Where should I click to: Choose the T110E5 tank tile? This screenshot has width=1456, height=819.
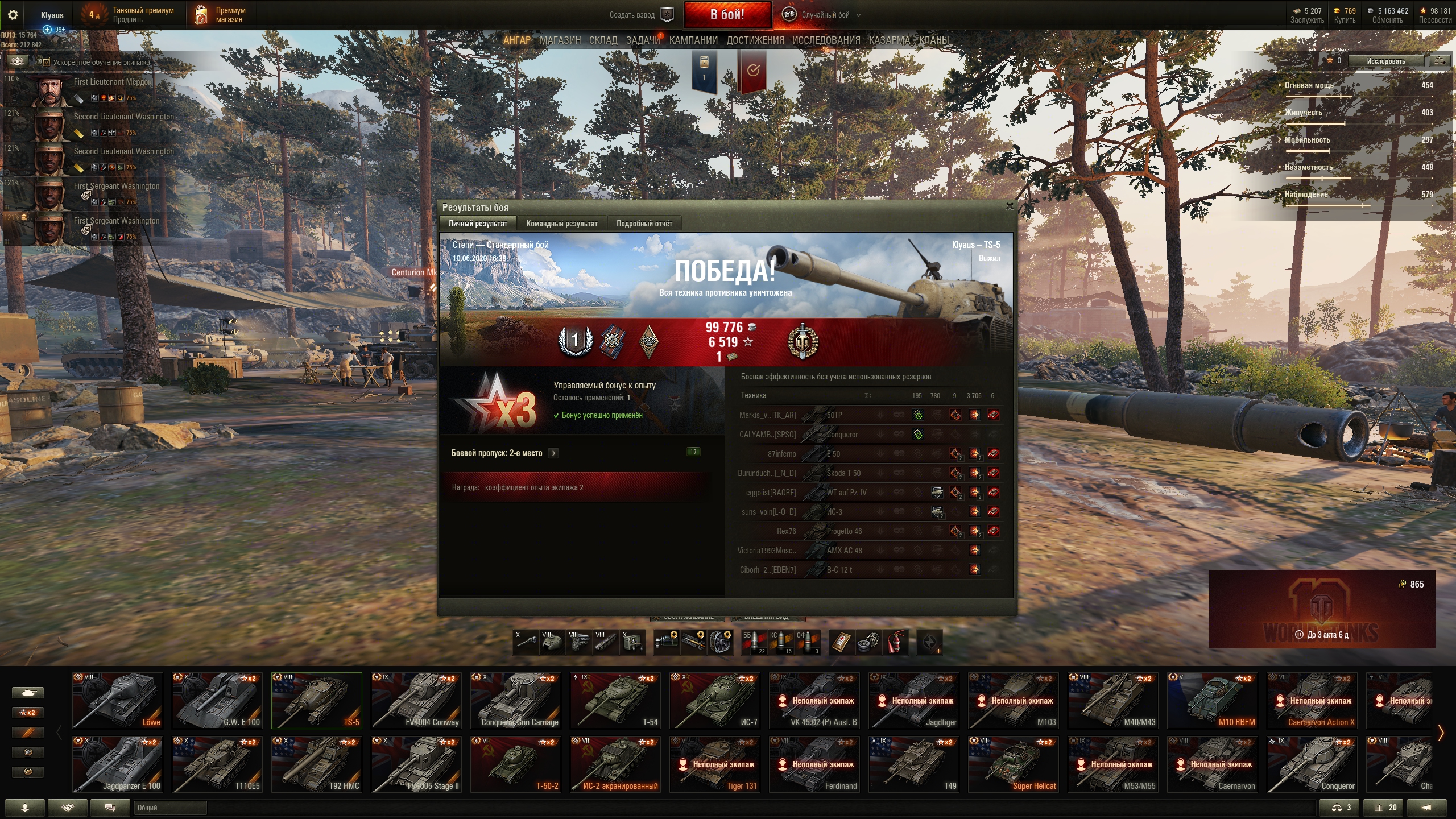click(217, 764)
